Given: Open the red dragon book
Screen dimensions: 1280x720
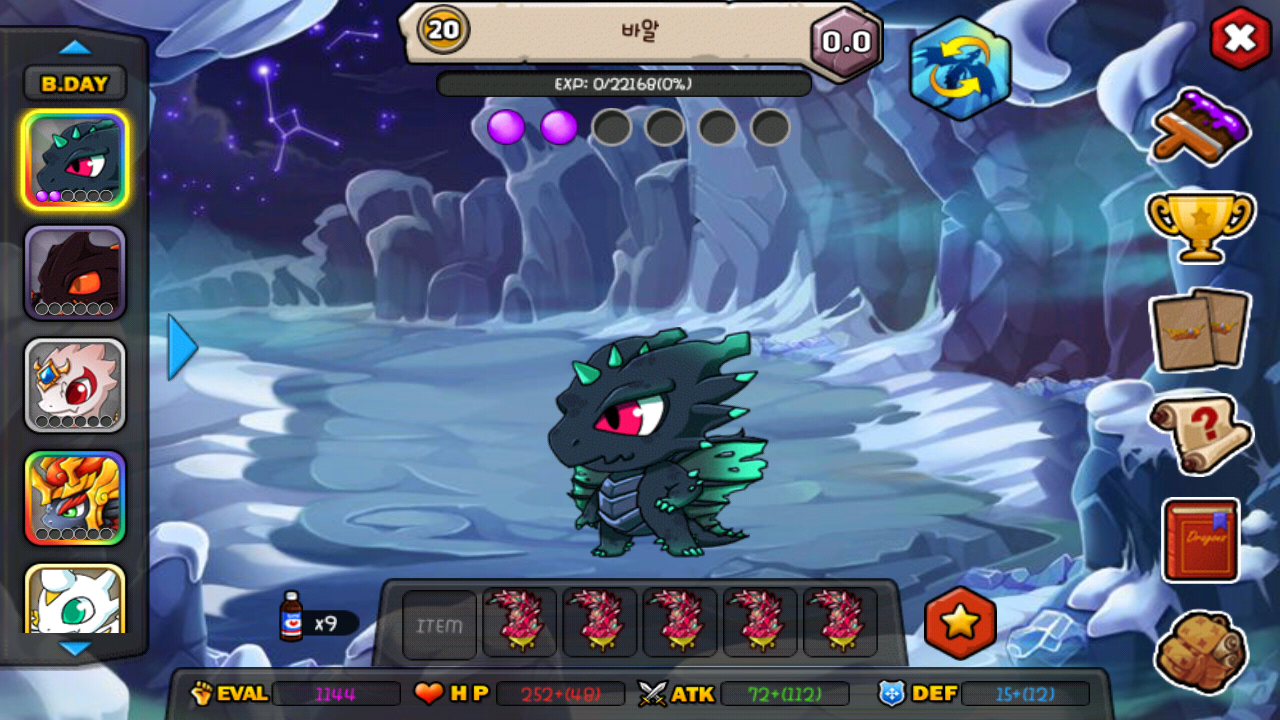Looking at the screenshot, I should pos(1201,540).
